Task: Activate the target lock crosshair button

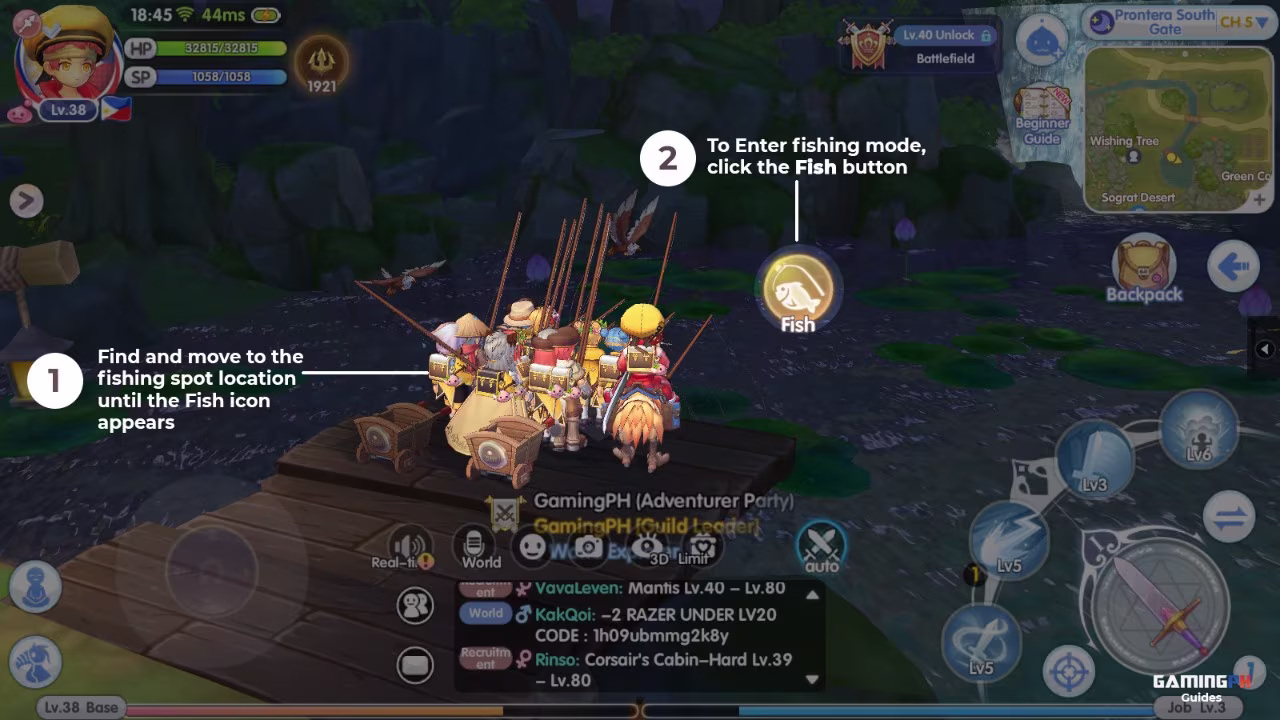Action: 1068,671
